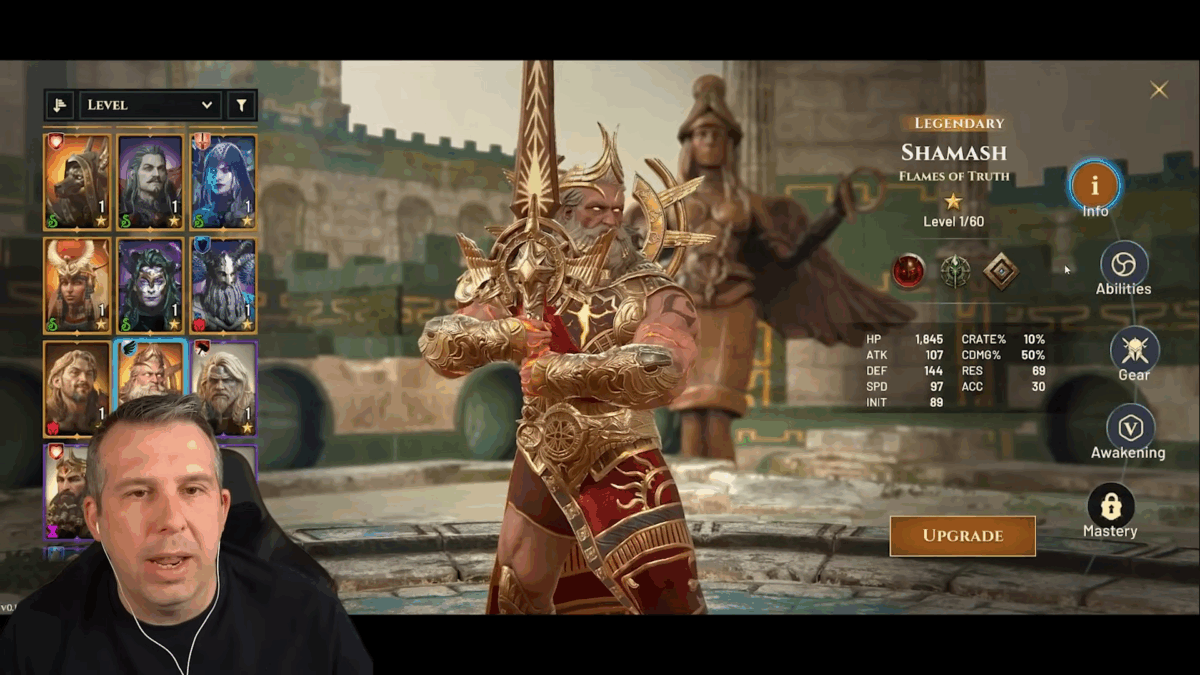1200x675 pixels.
Task: Open the Level sort dropdown
Action: (x=150, y=105)
